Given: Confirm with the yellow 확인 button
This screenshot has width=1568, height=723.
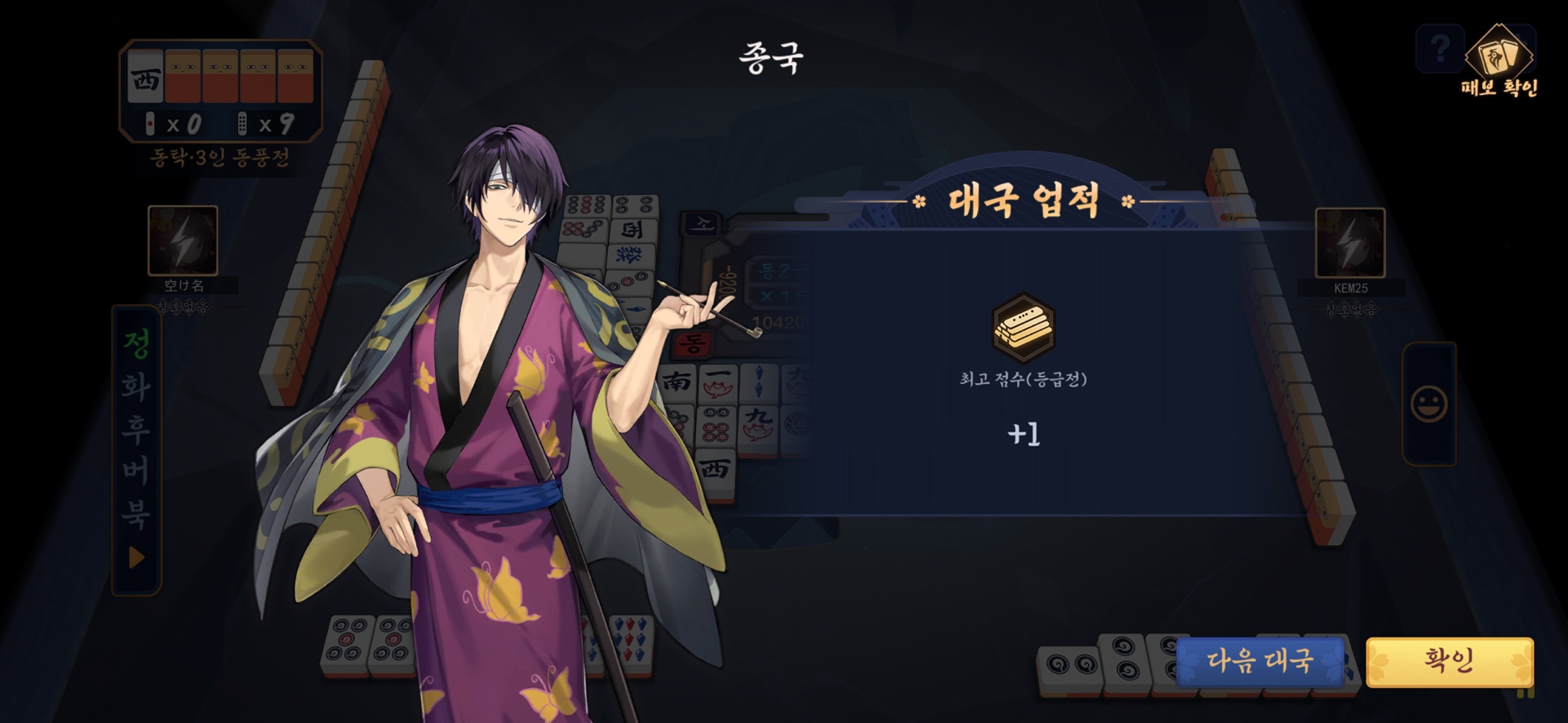Looking at the screenshot, I should pyautogui.click(x=1449, y=661).
